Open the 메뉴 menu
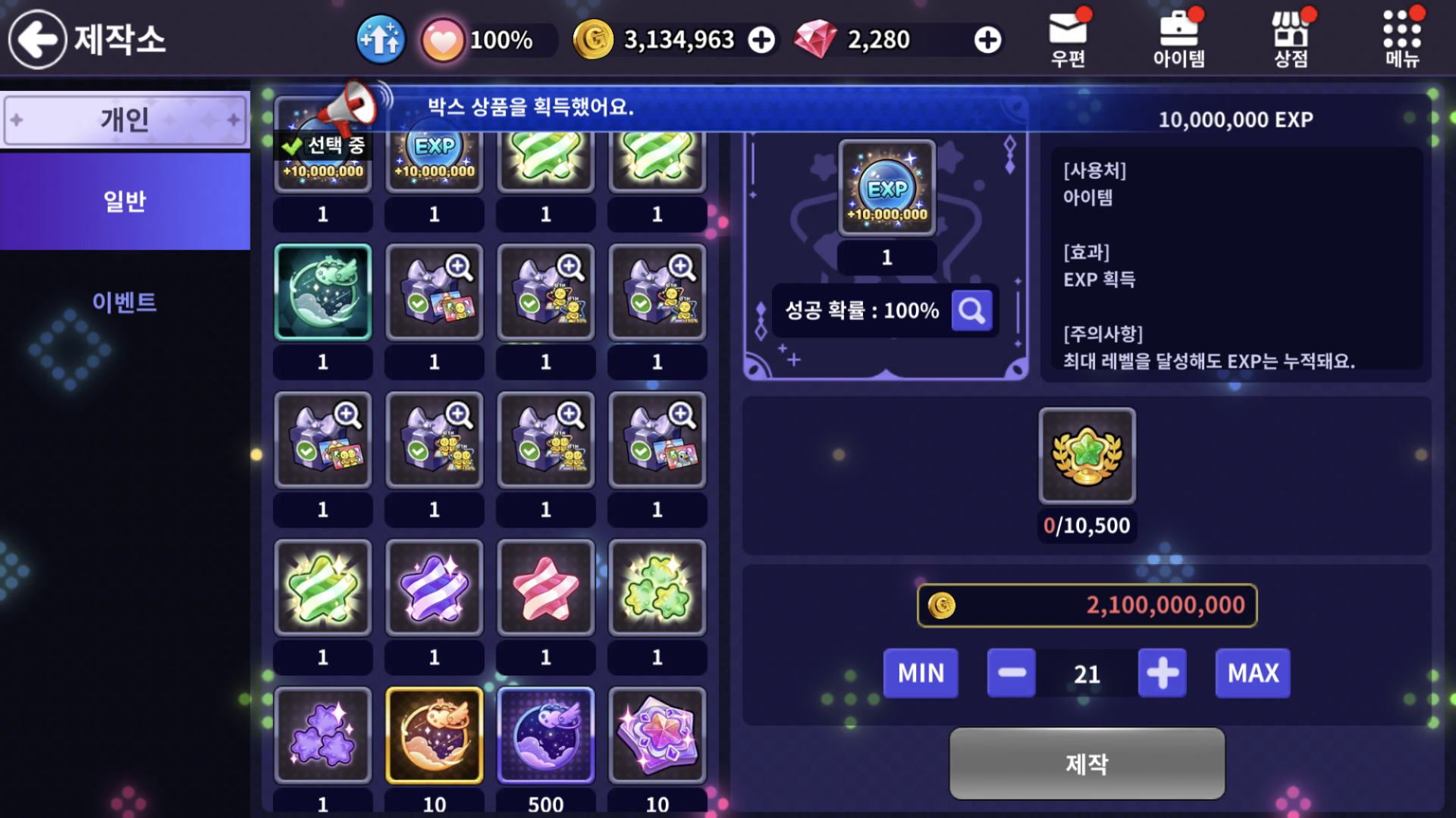The width and height of the screenshot is (1456, 818). pyautogui.click(x=1401, y=39)
